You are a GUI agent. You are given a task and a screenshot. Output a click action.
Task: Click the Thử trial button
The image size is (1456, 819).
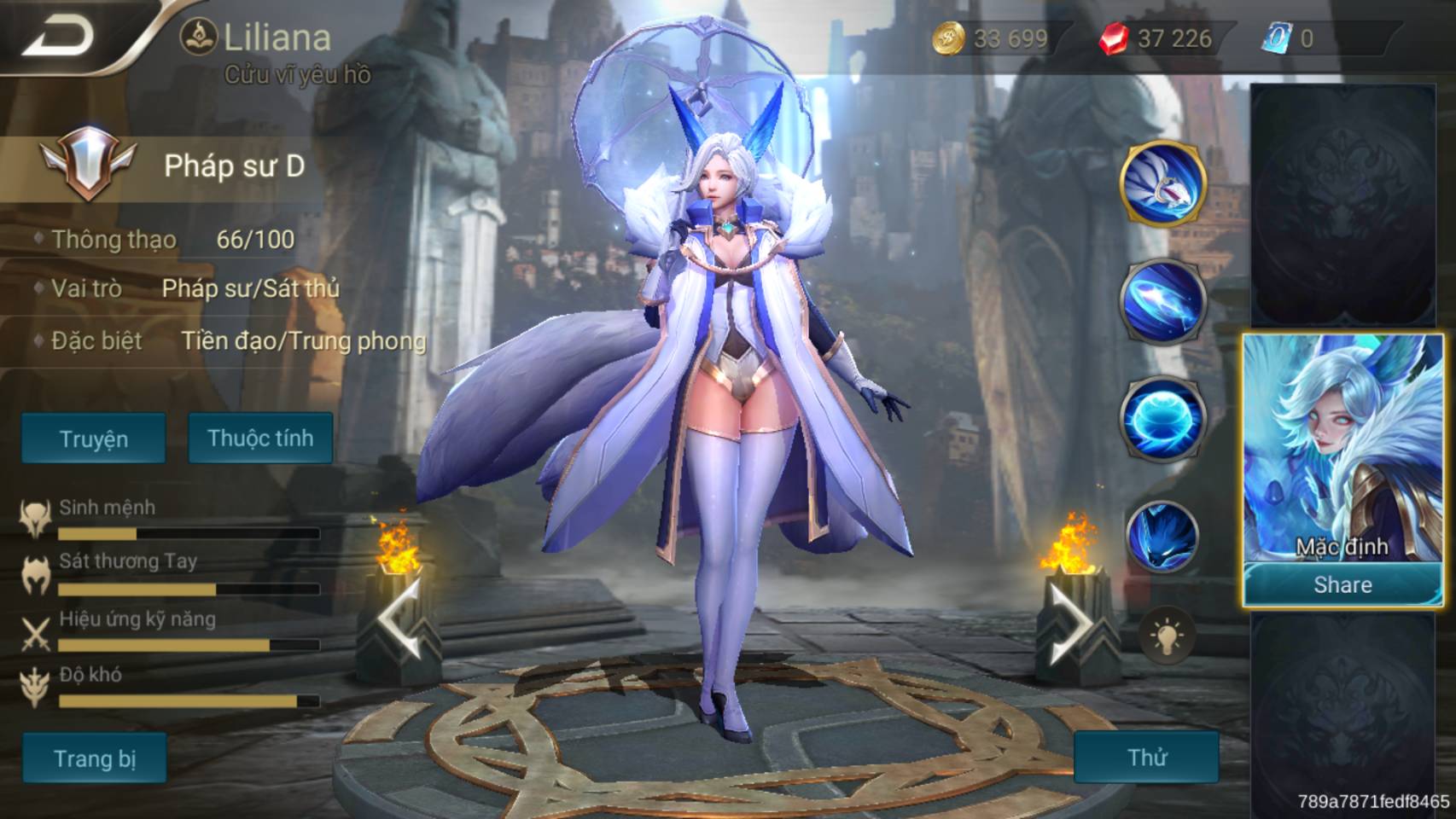[x=1146, y=757]
